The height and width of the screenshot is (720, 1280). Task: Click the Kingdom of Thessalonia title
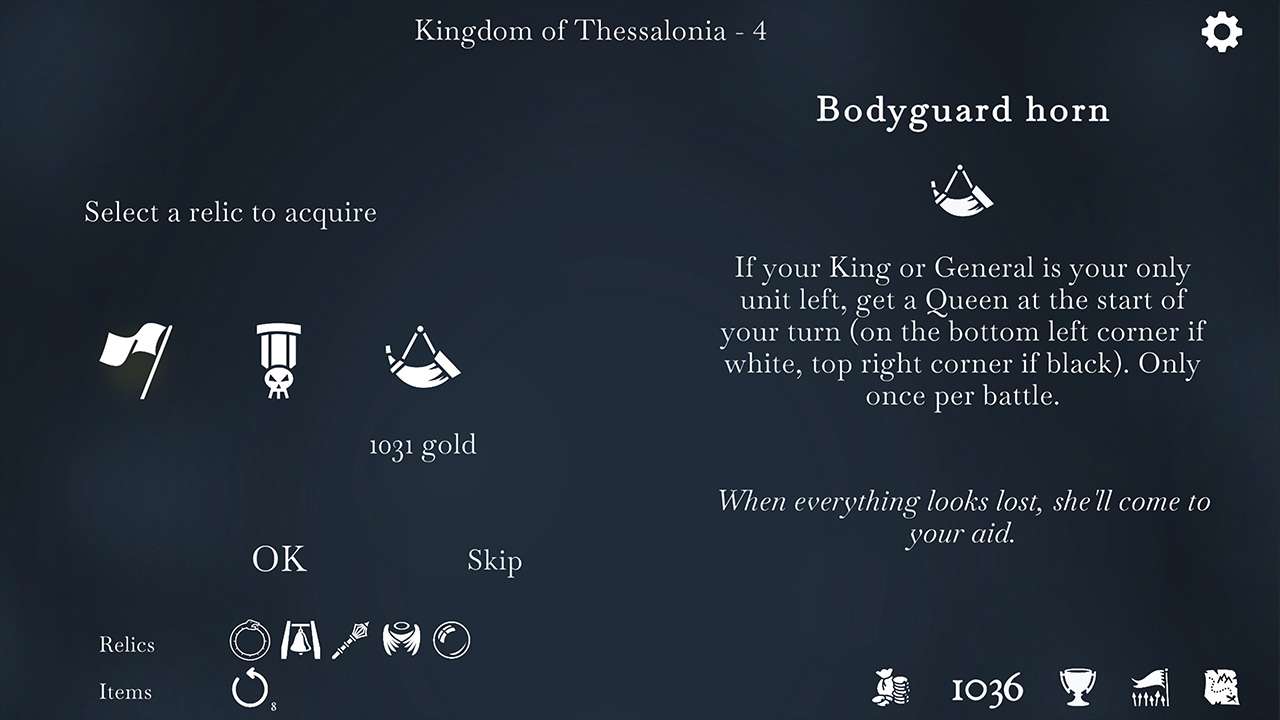591,30
